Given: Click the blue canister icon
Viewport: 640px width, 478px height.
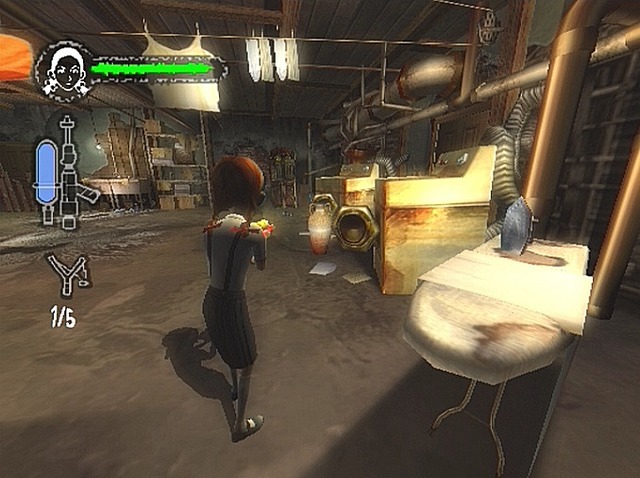Looking at the screenshot, I should point(47,177).
